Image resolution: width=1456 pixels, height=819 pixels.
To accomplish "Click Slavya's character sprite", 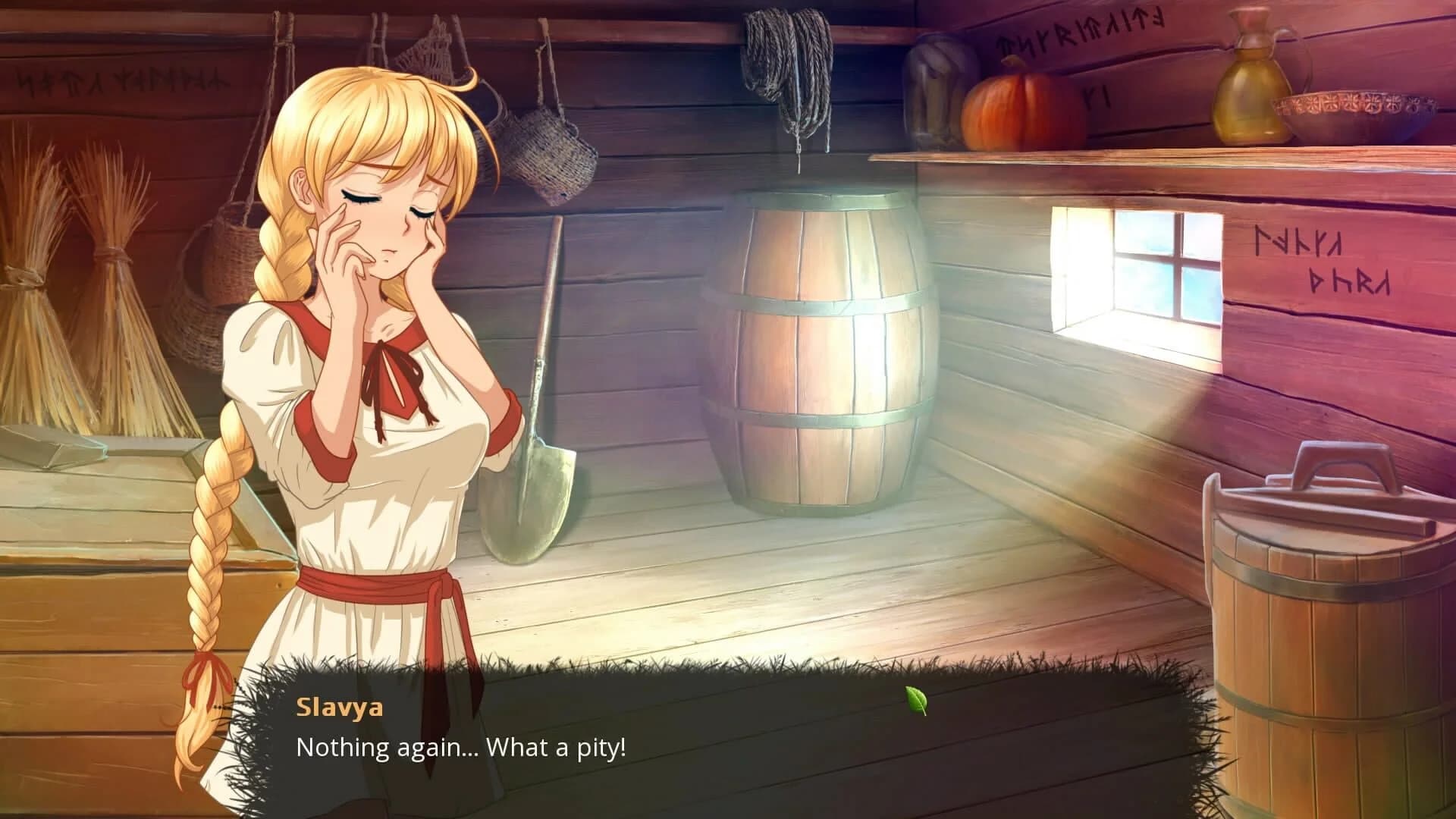I will (x=364, y=379).
